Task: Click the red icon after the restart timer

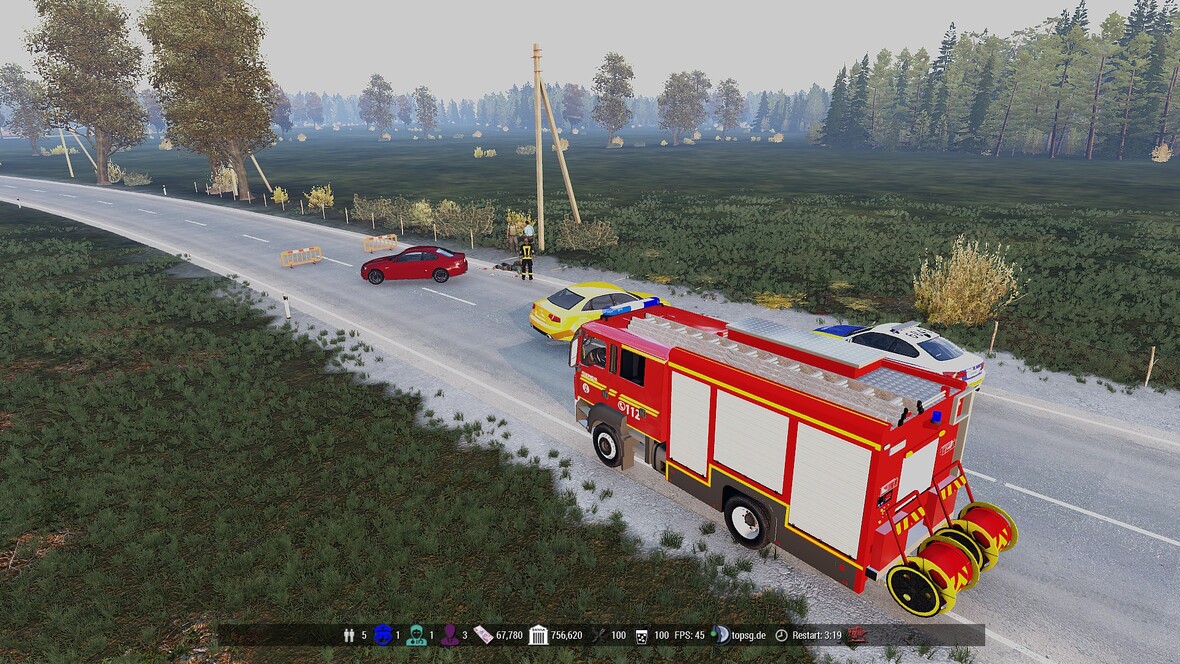Action: click(857, 635)
